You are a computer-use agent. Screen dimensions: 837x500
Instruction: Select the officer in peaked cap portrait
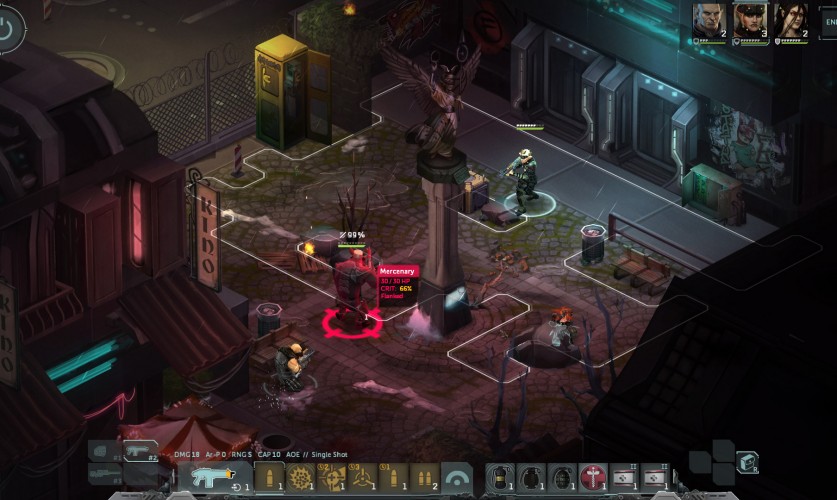point(749,19)
